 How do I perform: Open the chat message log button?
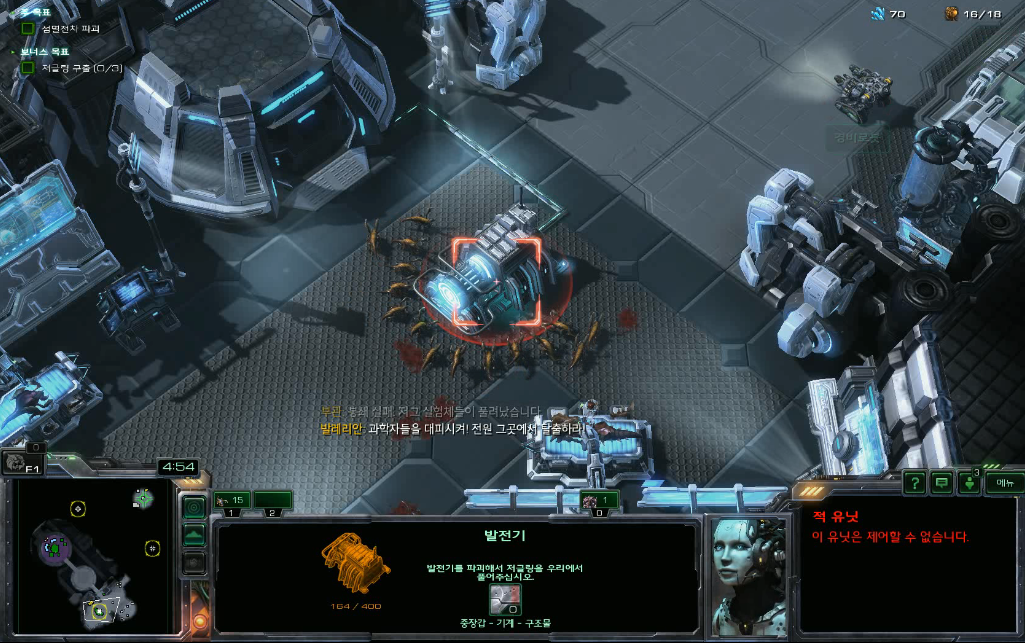[x=941, y=483]
